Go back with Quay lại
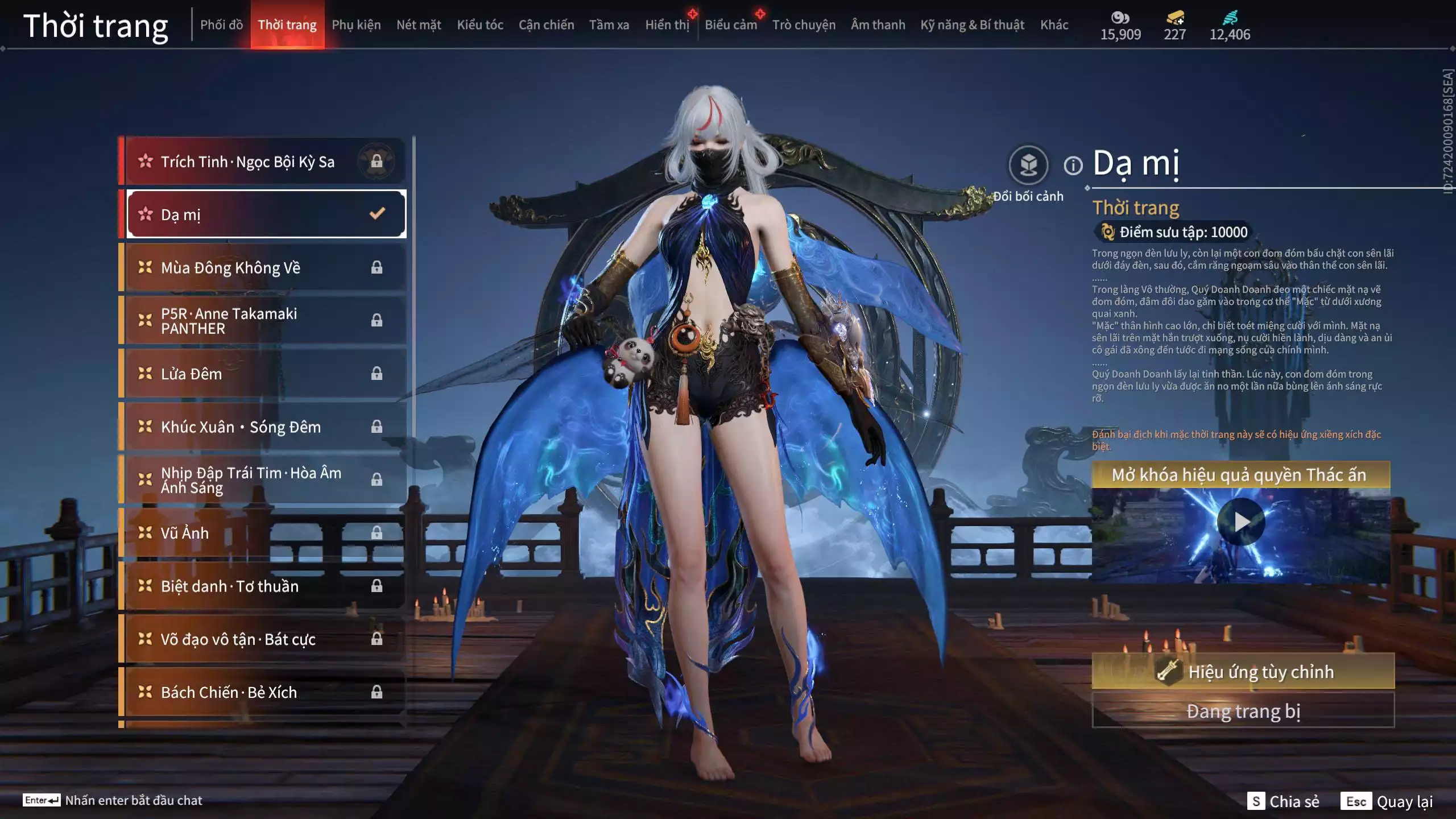 (1387, 801)
